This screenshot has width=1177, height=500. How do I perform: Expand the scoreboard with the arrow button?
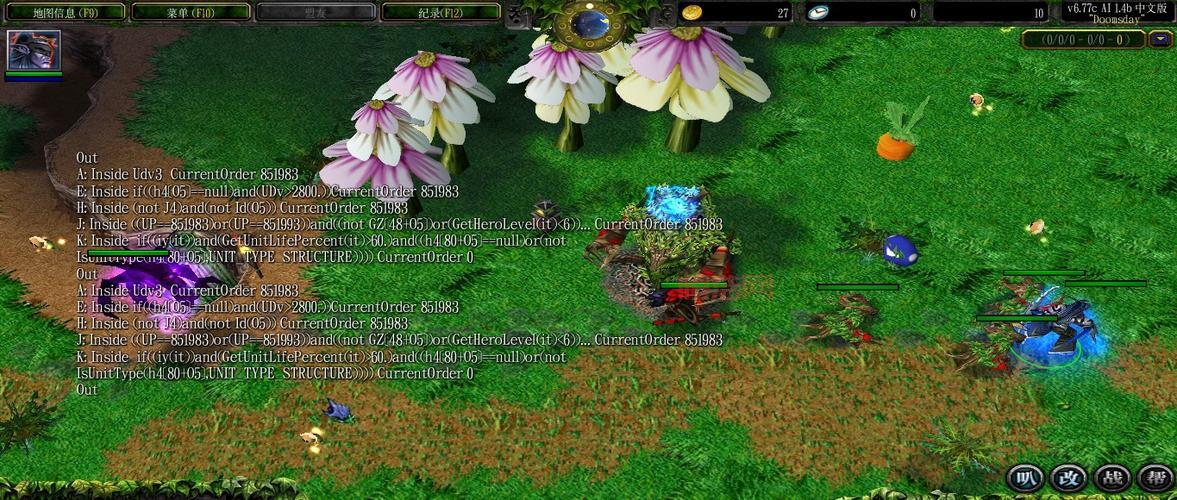pos(1160,40)
